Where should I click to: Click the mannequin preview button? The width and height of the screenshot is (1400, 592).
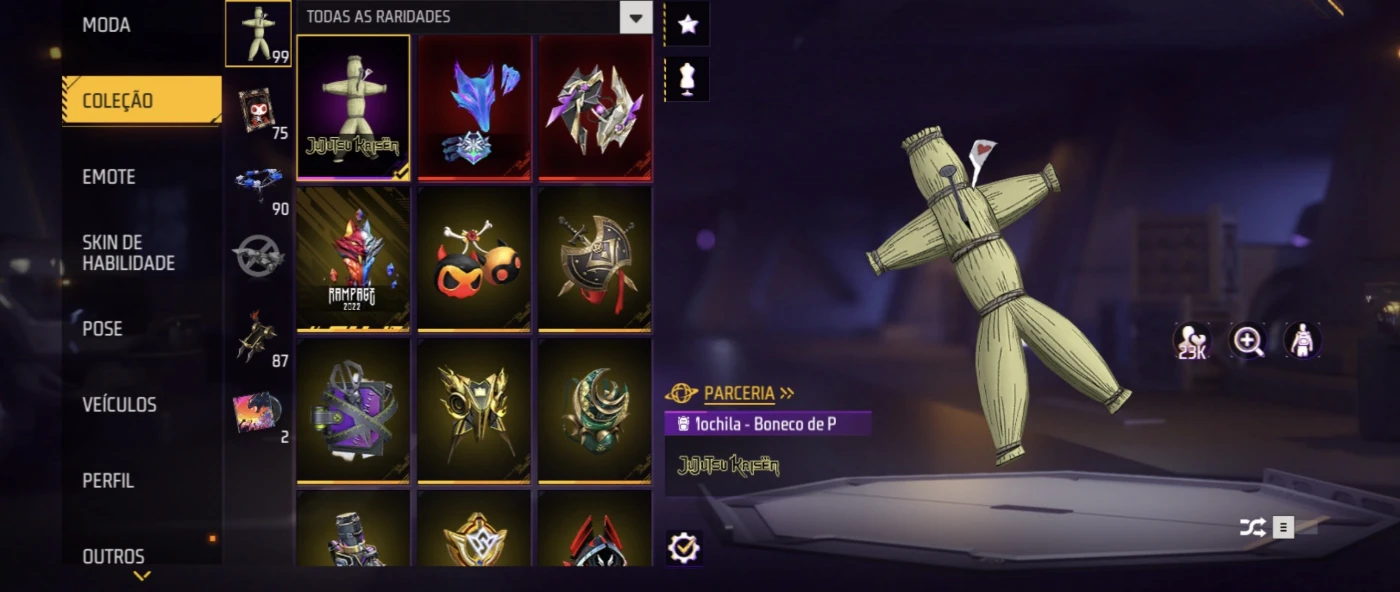tap(687, 79)
